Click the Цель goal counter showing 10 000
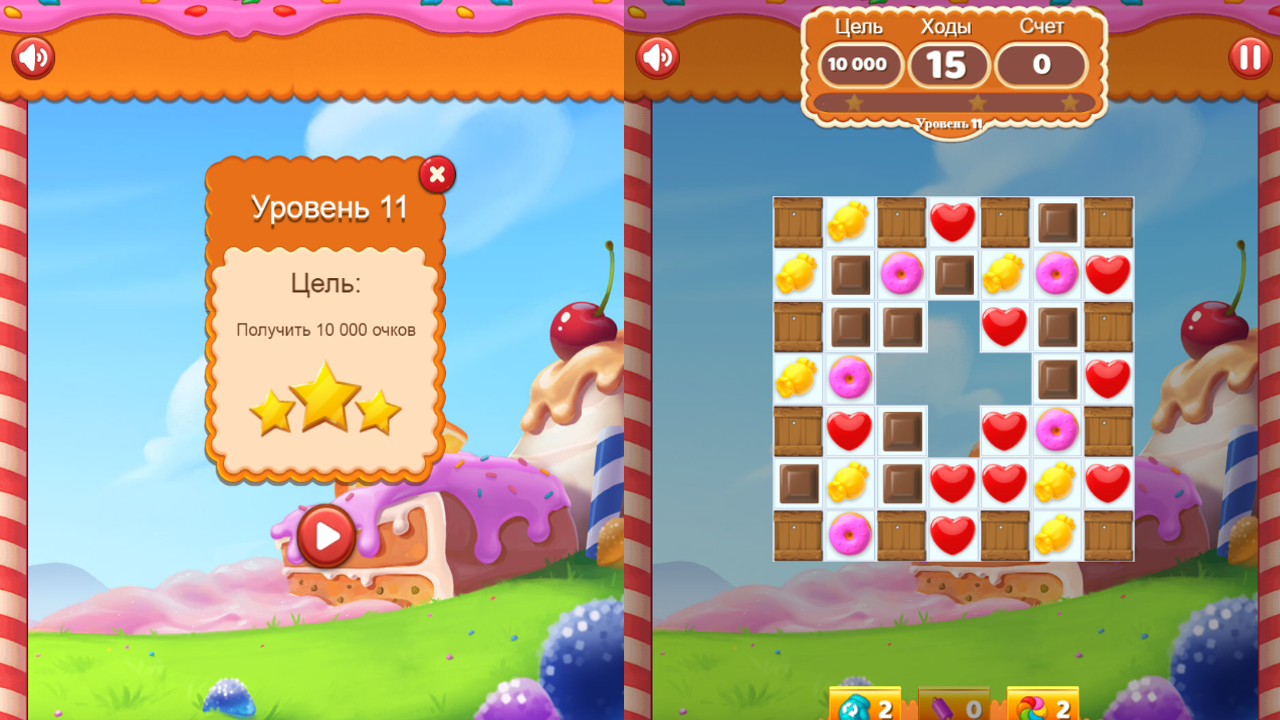 tap(859, 65)
